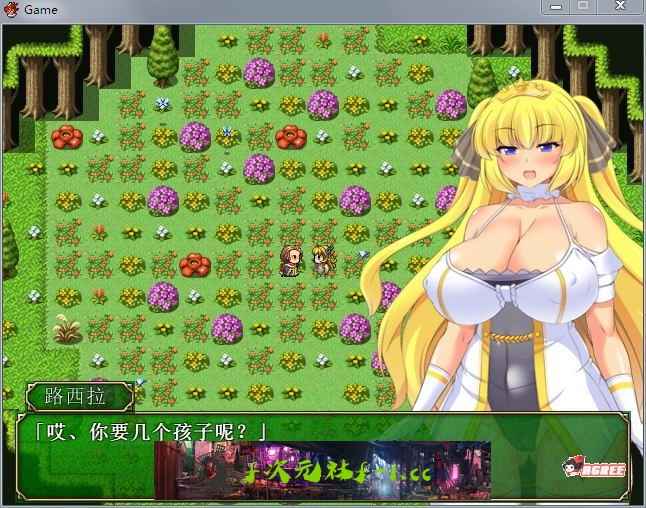Viewport: 646px width, 508px height.
Task: Minimize the Game window
Action: 556,7
